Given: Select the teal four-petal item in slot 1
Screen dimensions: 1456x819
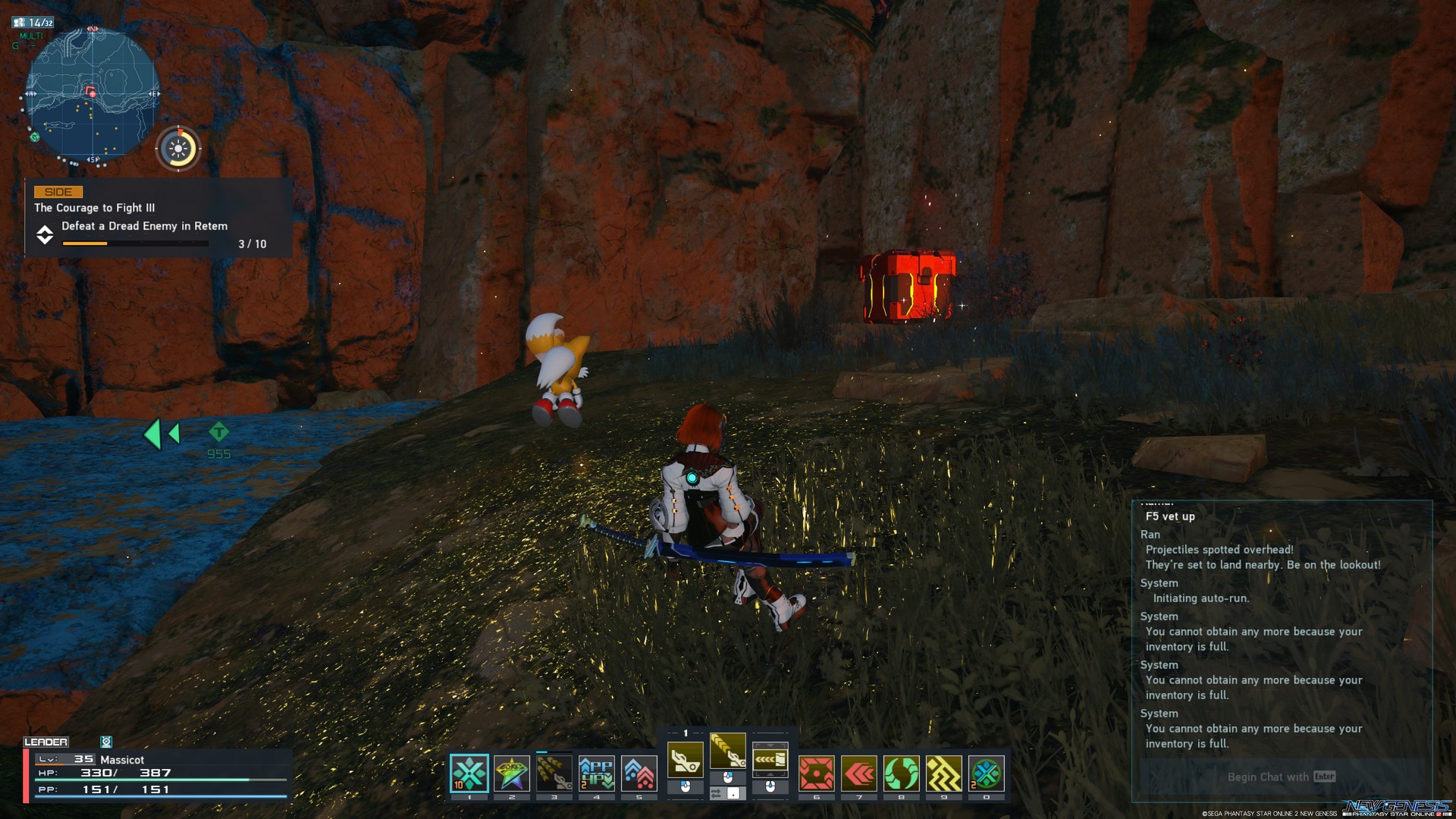Looking at the screenshot, I should point(469,774).
